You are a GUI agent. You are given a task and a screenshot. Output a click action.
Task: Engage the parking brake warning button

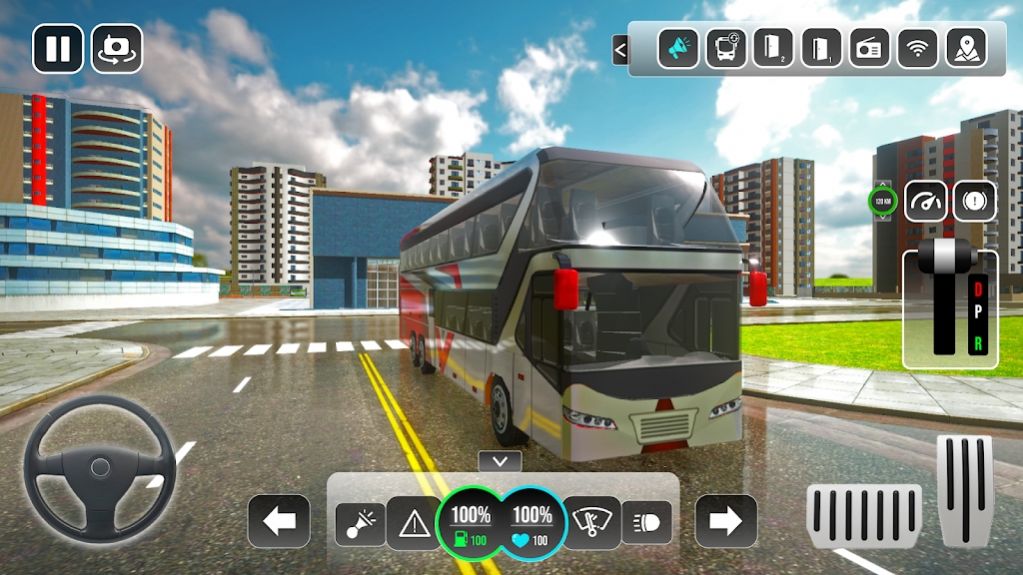[974, 201]
